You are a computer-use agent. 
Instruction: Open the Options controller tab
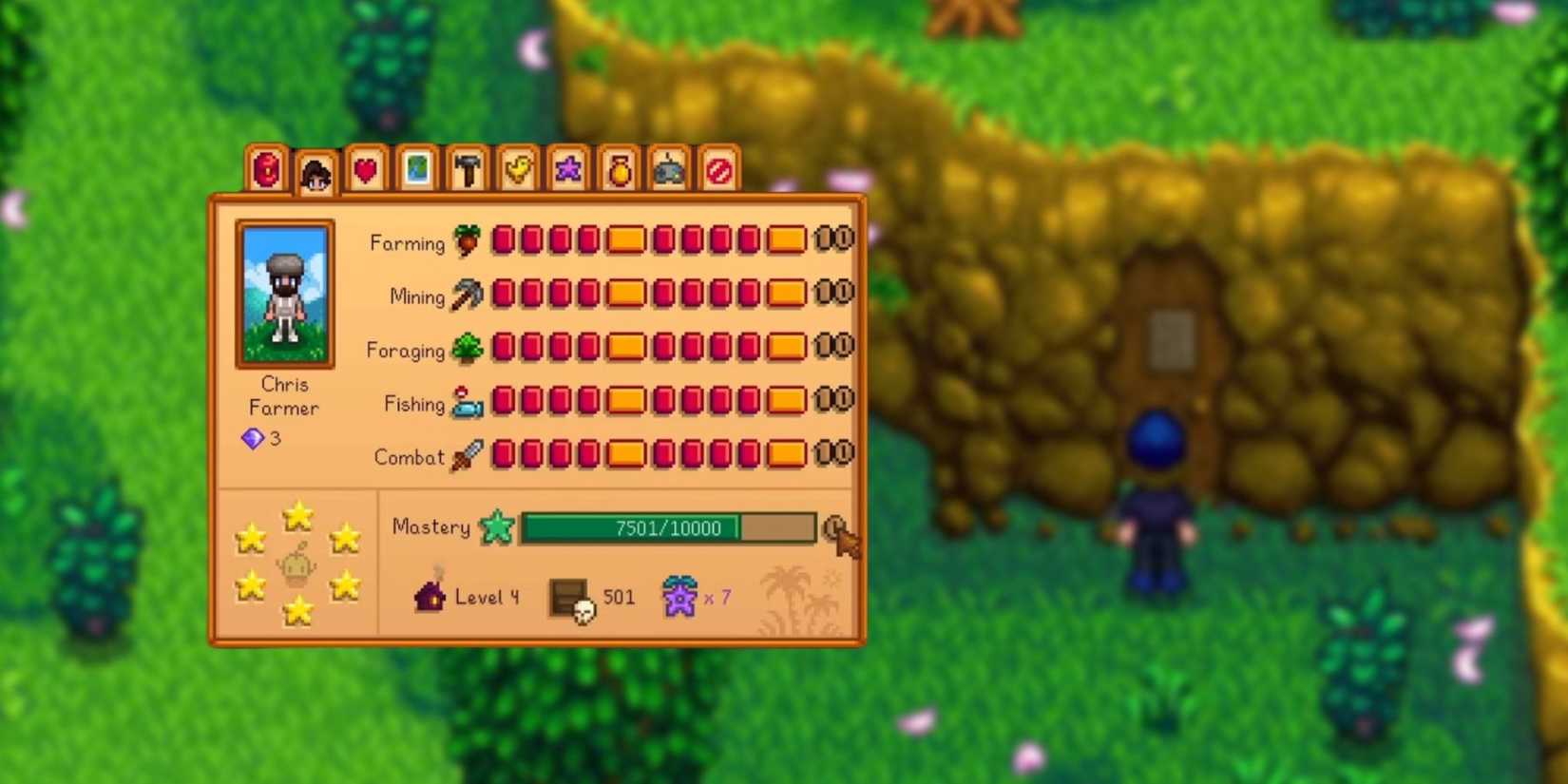(x=667, y=169)
